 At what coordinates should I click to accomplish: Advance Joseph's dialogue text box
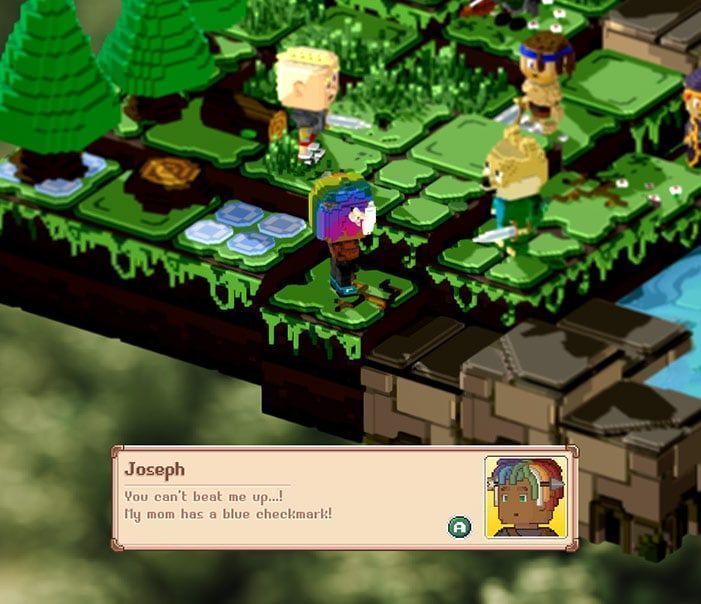[459, 526]
